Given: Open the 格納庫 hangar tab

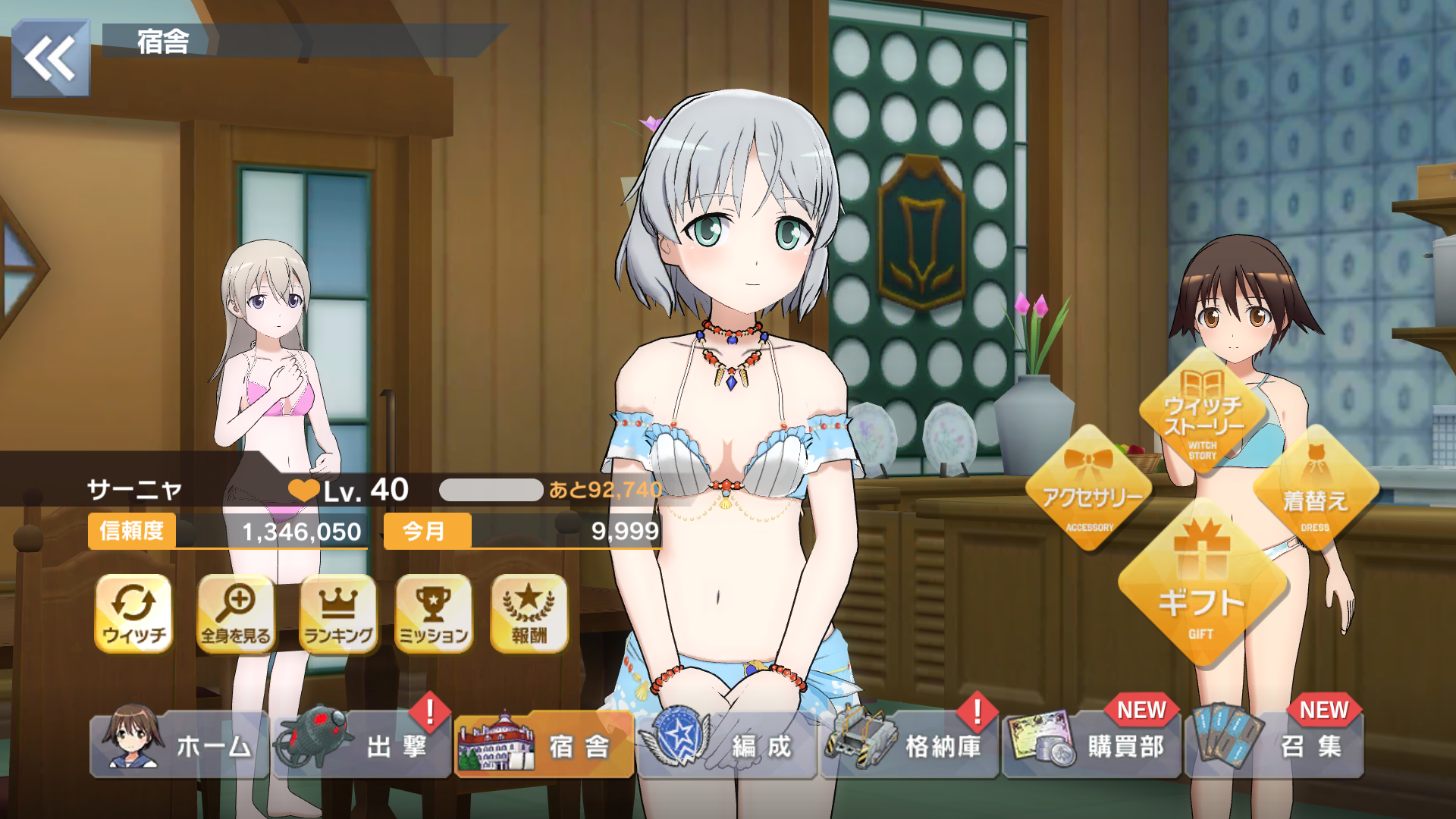Looking at the screenshot, I should (x=909, y=745).
